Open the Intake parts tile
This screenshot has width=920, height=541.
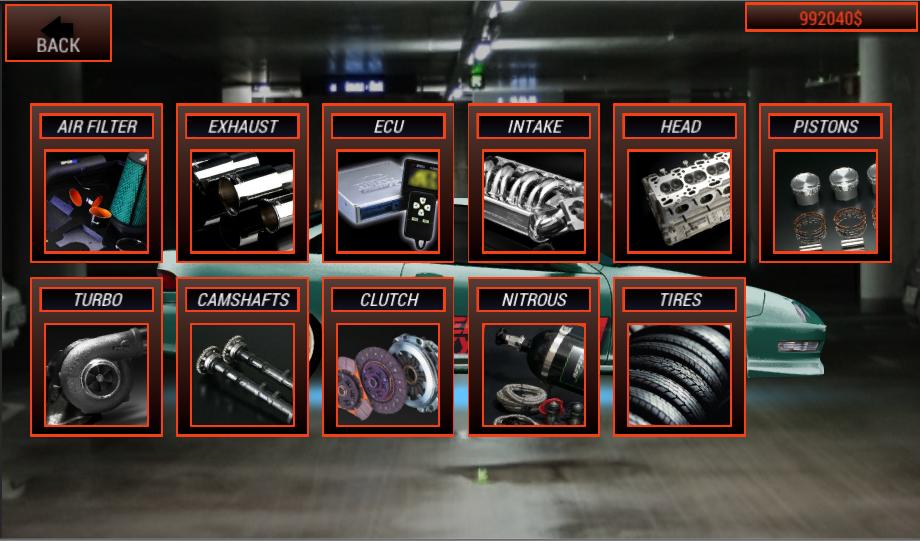click(x=534, y=184)
